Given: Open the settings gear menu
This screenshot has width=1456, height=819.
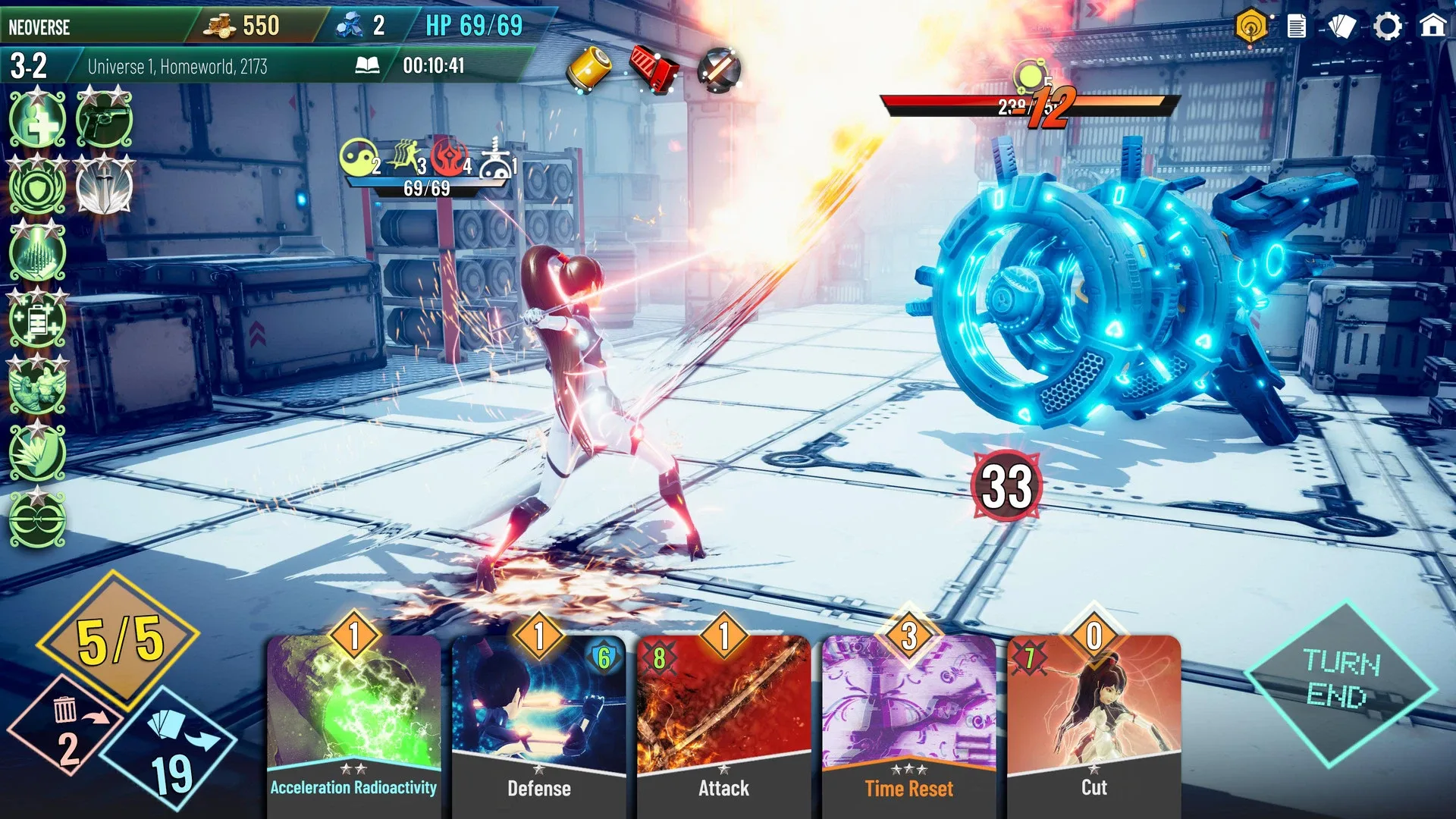Looking at the screenshot, I should point(1388,27).
